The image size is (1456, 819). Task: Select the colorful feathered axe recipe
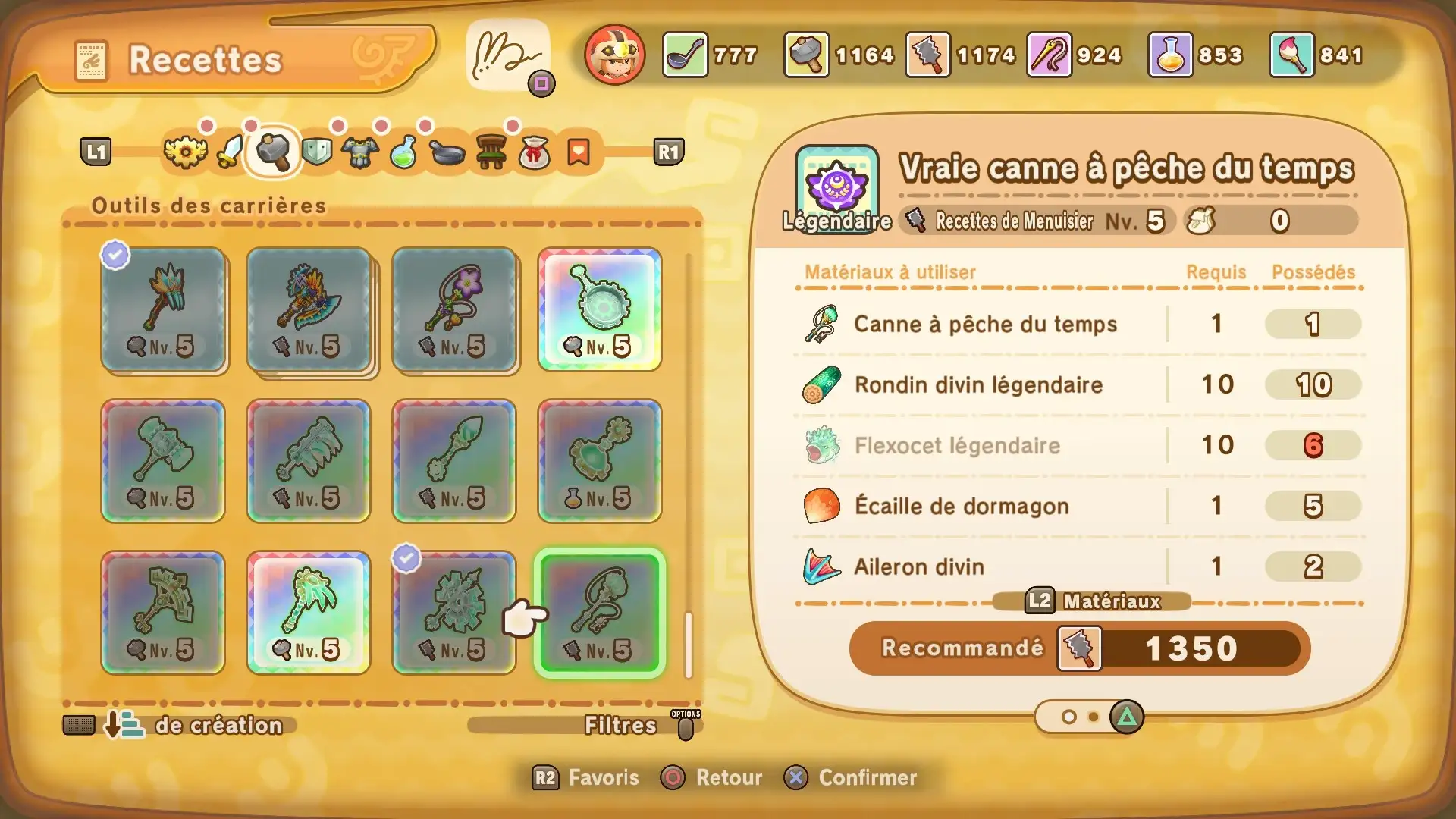(x=309, y=309)
